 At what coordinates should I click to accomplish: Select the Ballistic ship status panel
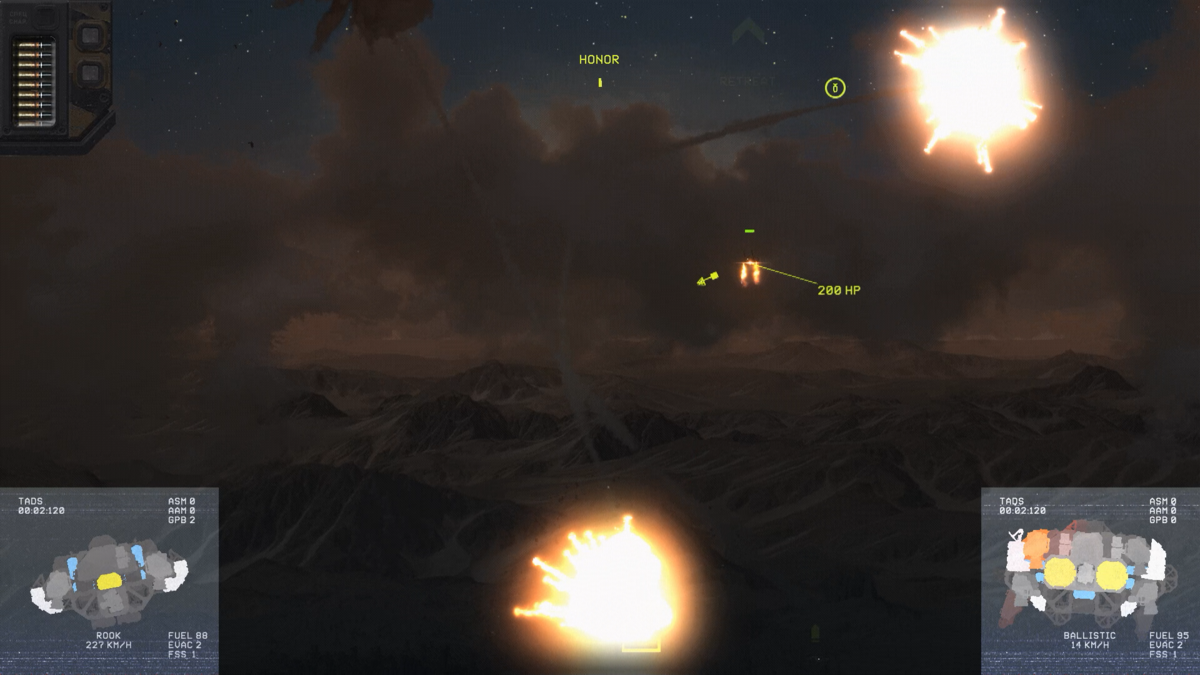[x=1090, y=580]
